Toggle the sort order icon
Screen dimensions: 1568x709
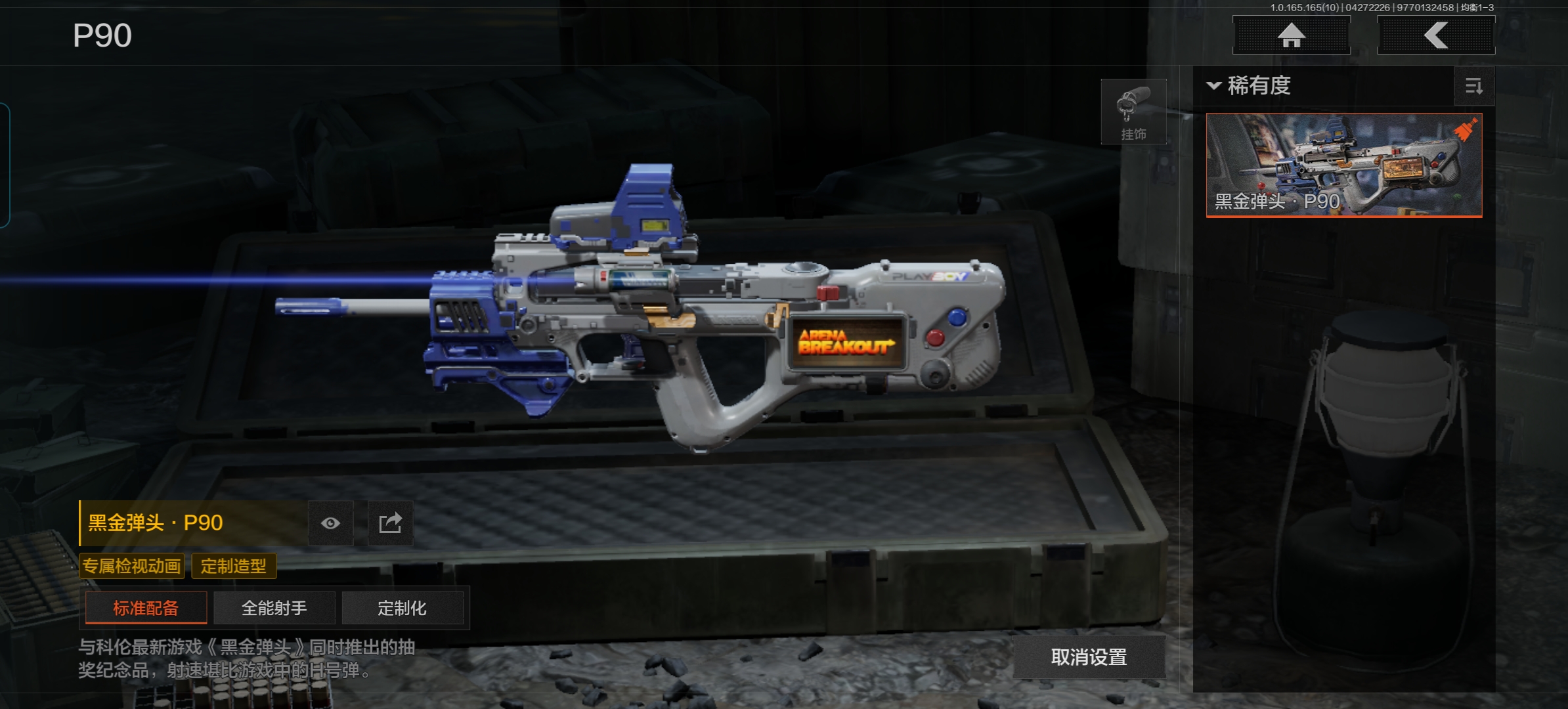click(1473, 86)
